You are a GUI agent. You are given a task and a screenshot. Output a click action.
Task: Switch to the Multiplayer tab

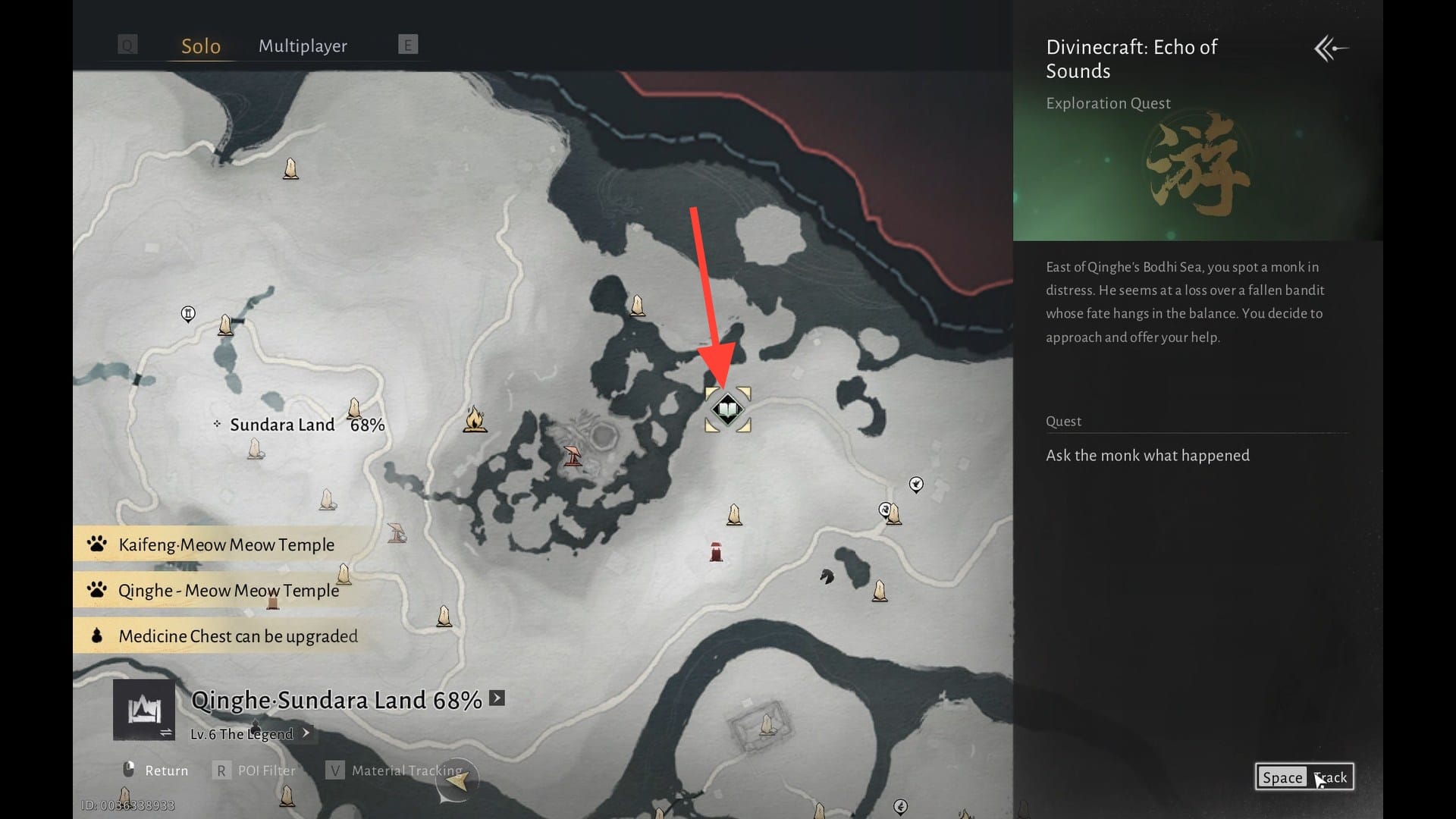tap(303, 46)
